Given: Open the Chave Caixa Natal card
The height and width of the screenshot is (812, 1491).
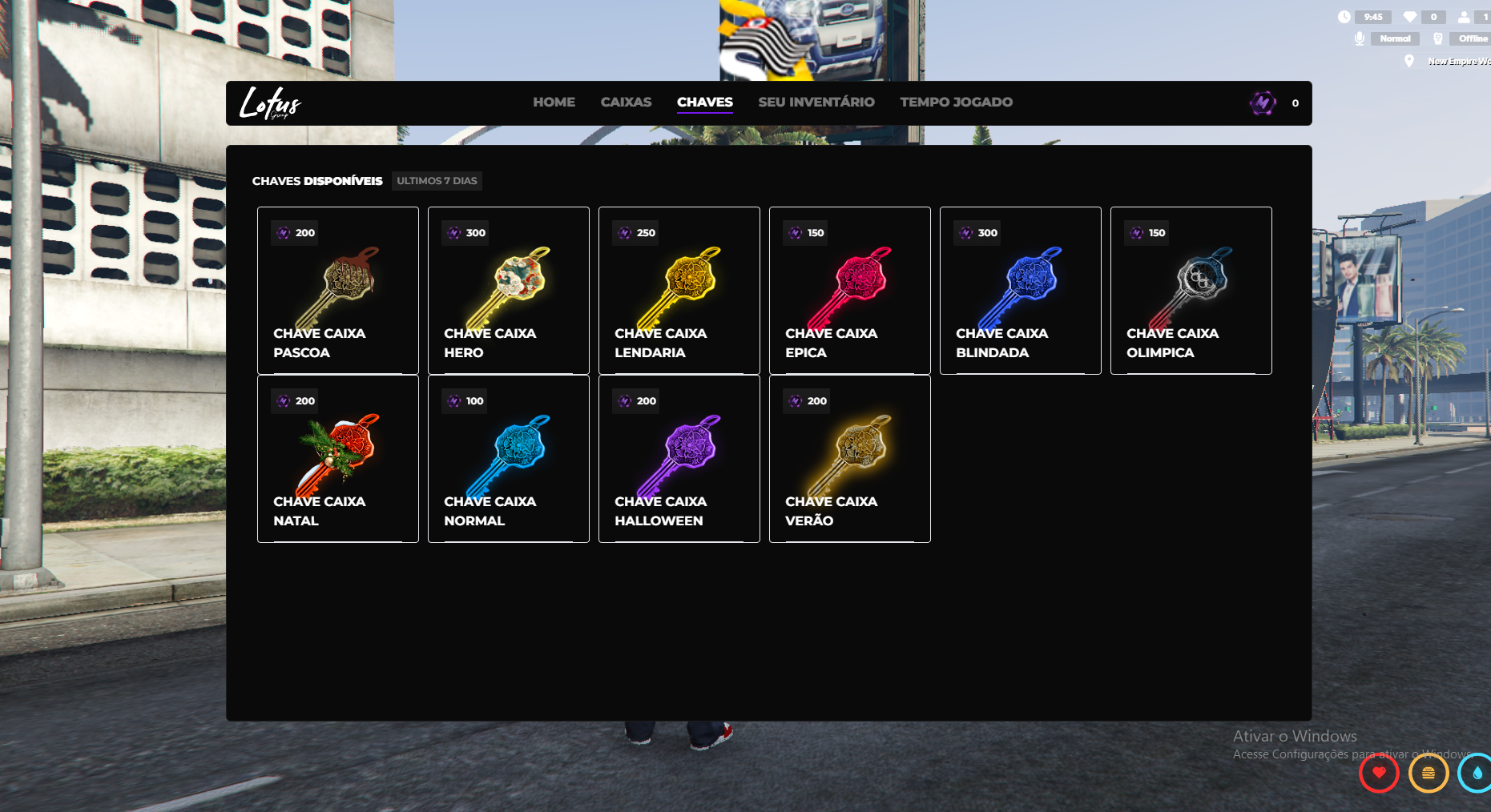Looking at the screenshot, I should [x=337, y=459].
